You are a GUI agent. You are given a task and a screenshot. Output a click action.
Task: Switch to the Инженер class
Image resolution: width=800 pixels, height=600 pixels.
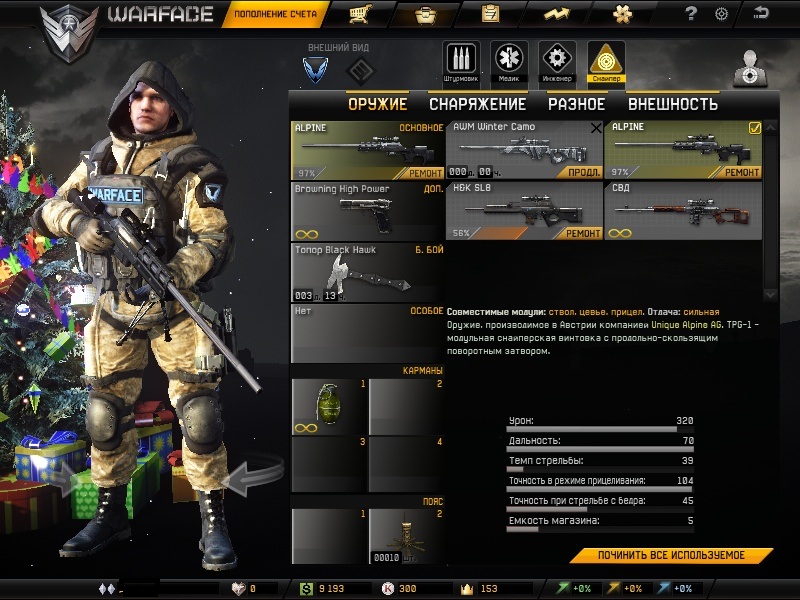pyautogui.click(x=557, y=62)
